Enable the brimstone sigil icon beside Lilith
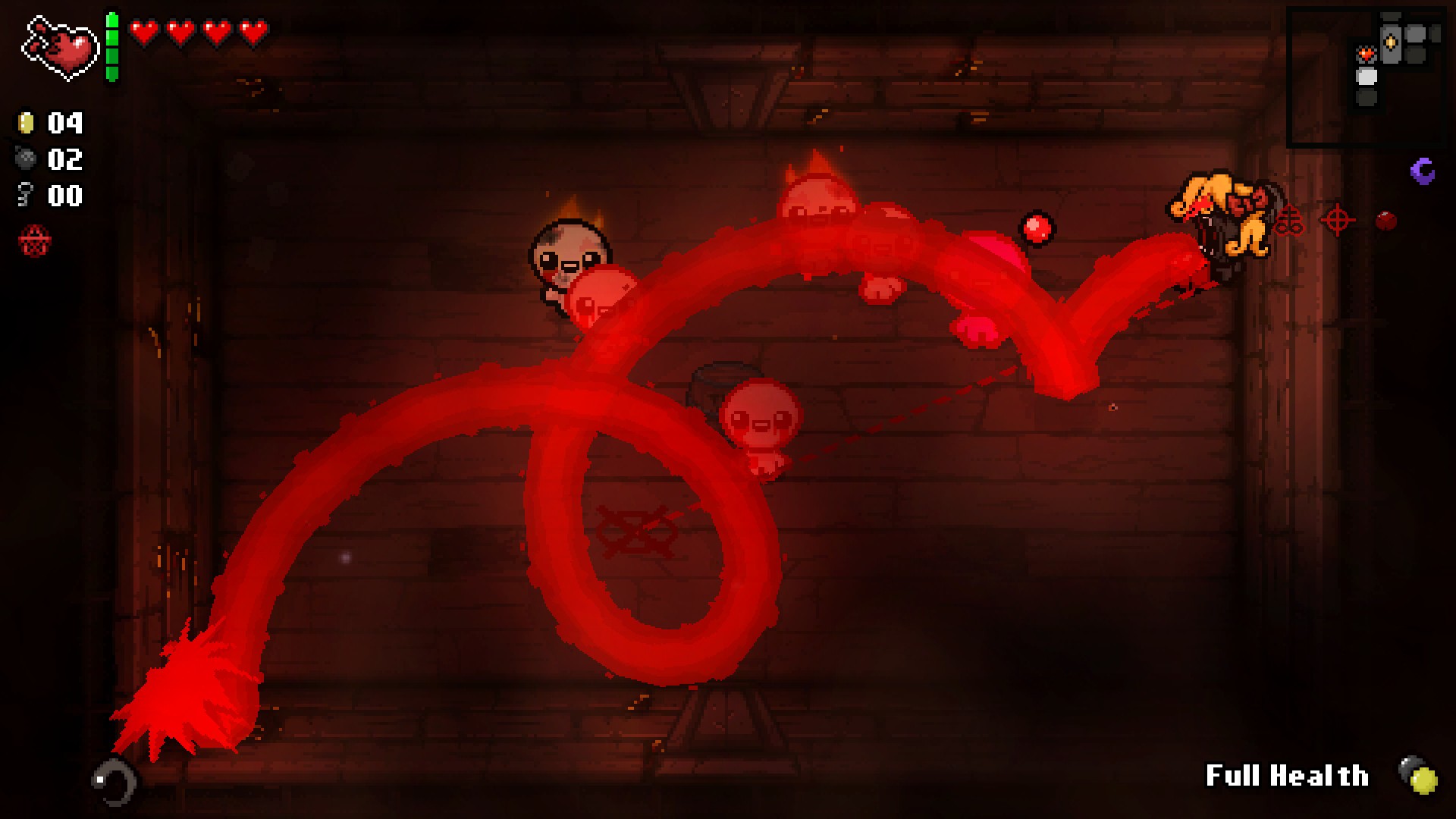 pyautogui.click(x=1289, y=220)
